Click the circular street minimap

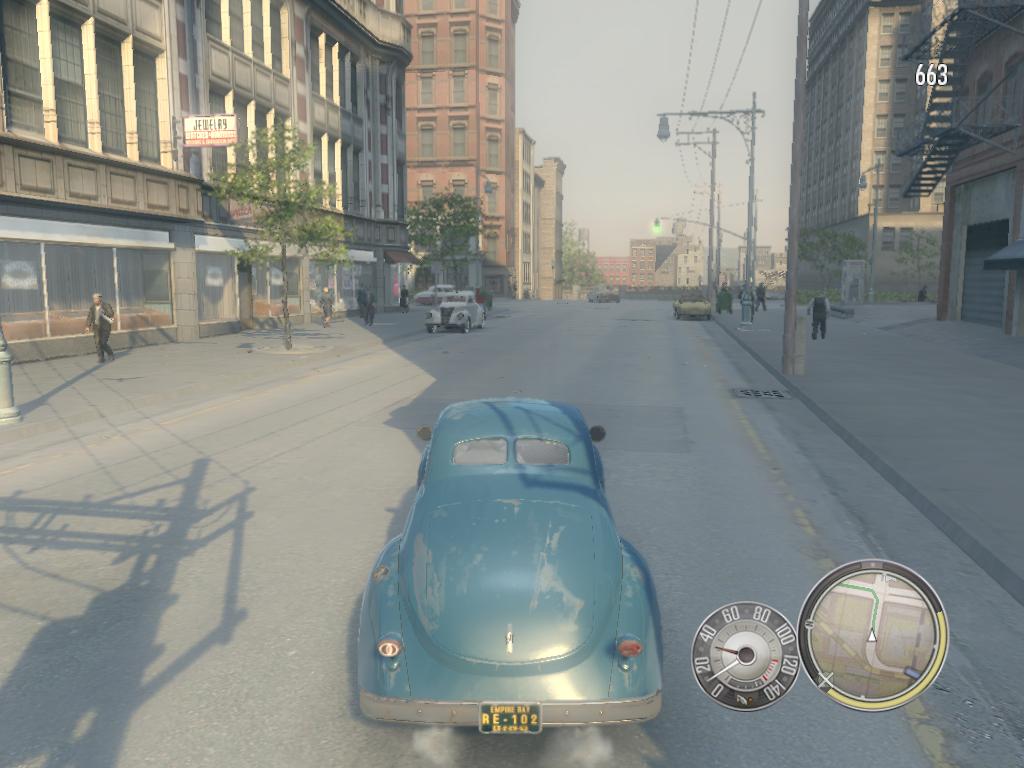pos(872,635)
